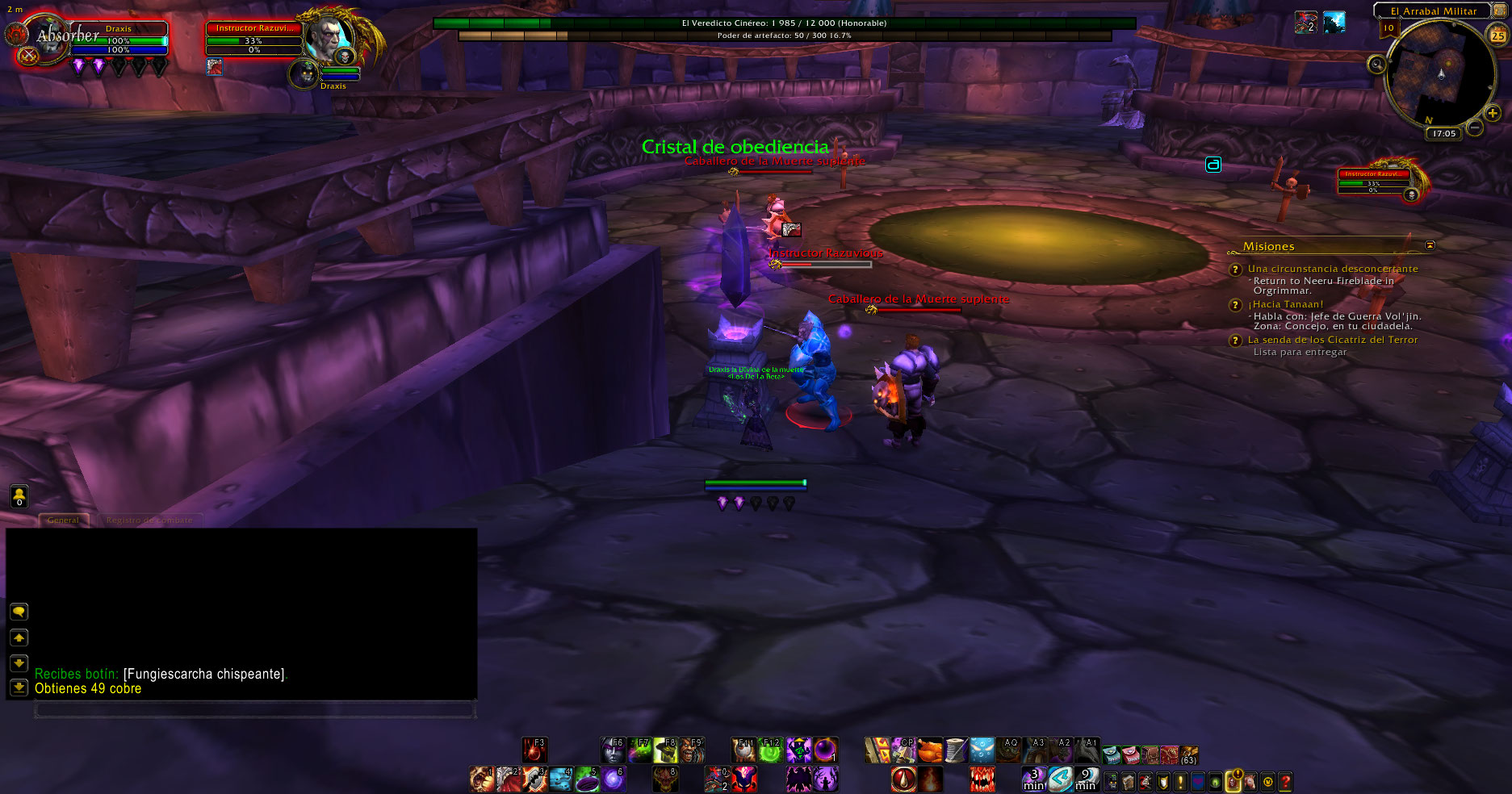
Task: Switch to 'Registro de combate' tab
Action: click(x=149, y=520)
